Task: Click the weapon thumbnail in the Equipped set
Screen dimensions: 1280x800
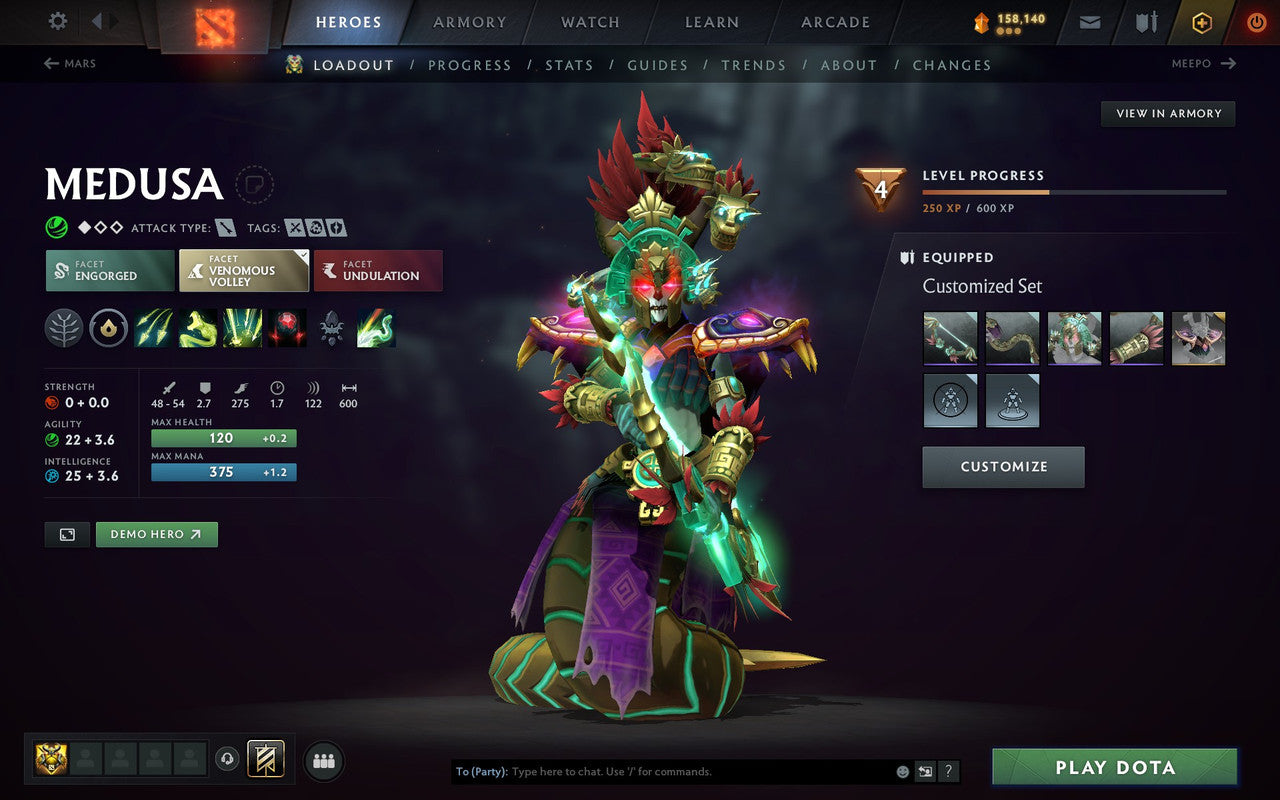Action: tap(950, 339)
